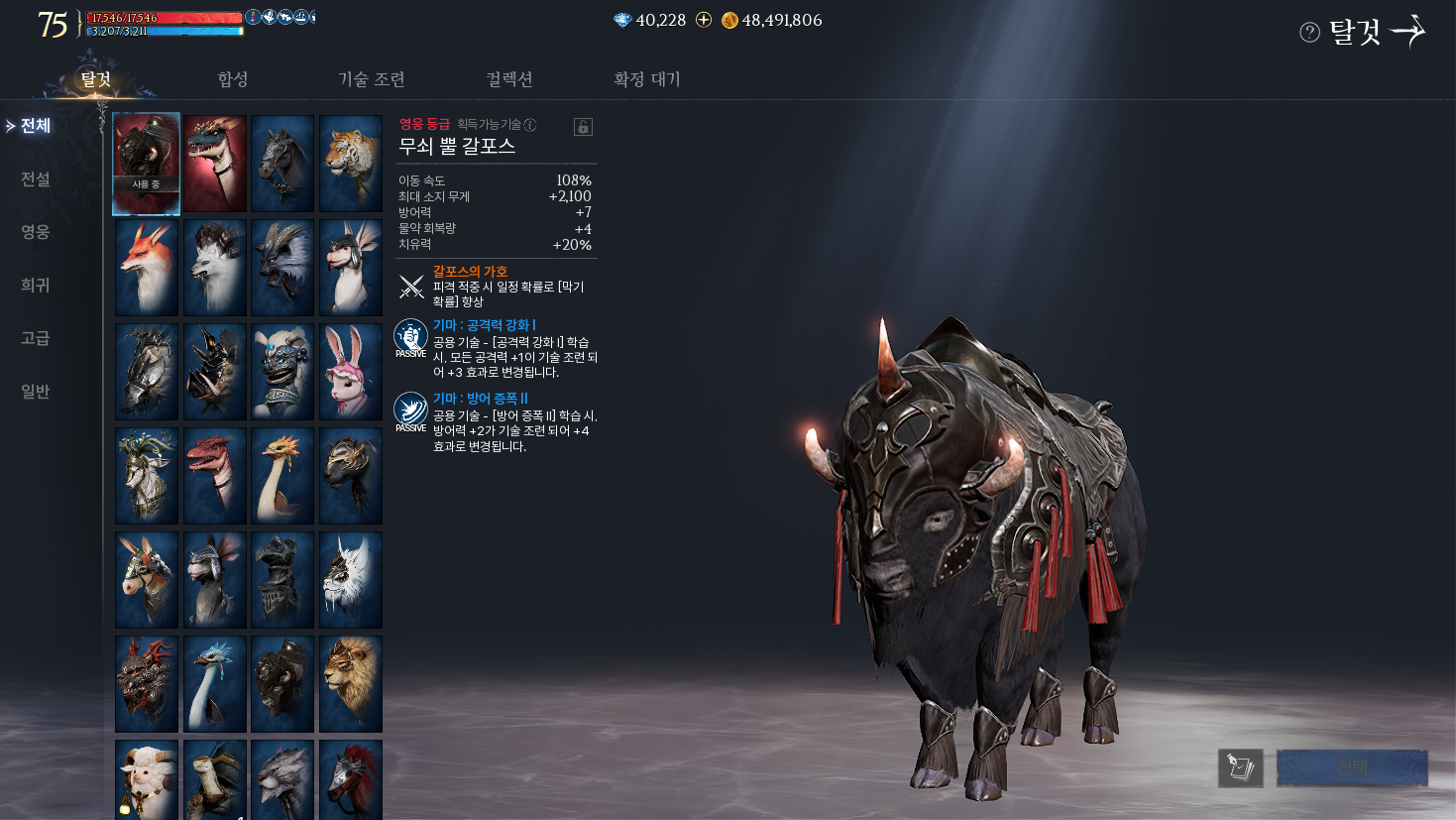Select the lion mount thumbnail

(x=351, y=684)
